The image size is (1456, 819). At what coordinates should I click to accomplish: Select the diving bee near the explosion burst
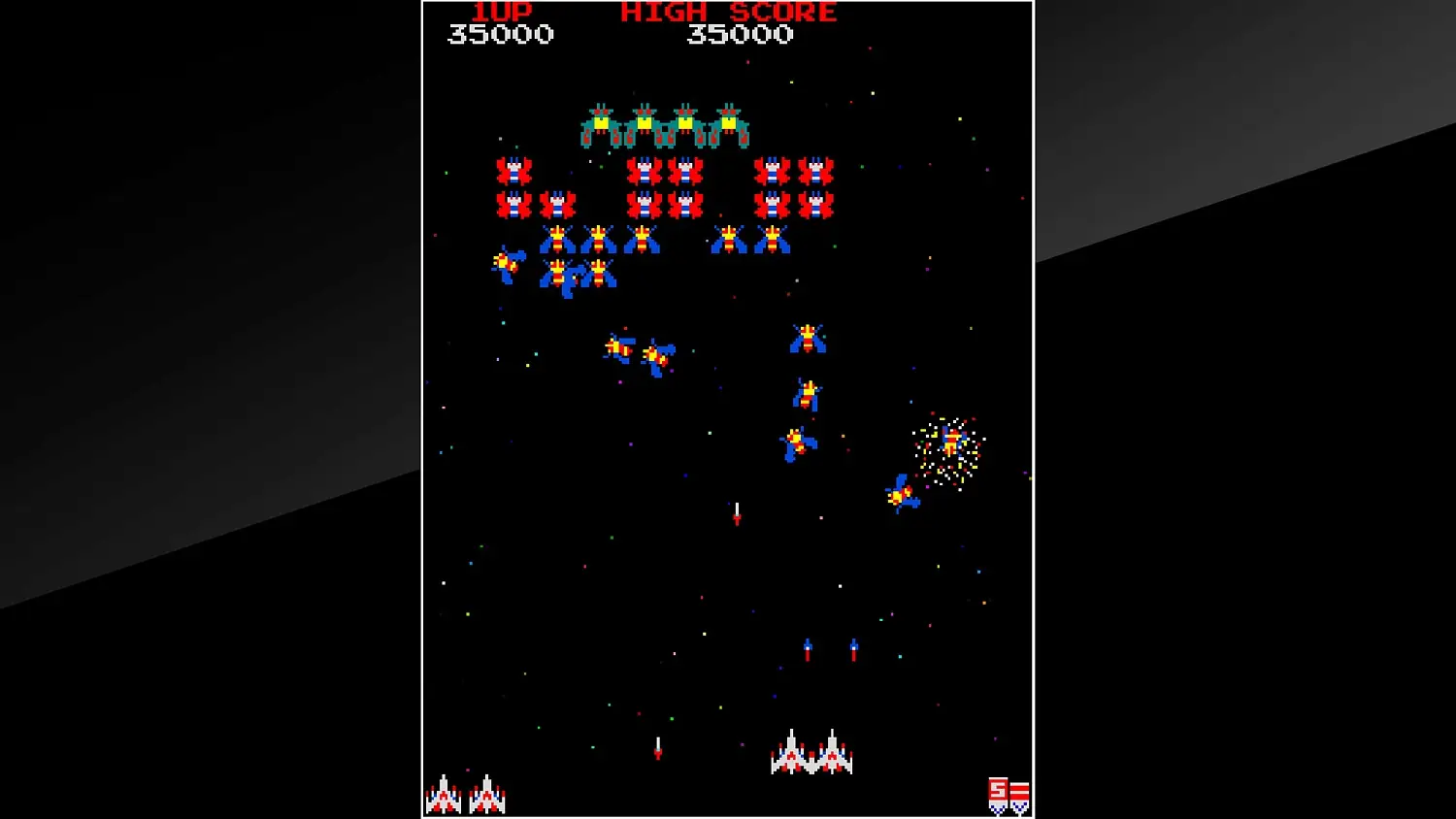pyautogui.click(x=901, y=495)
